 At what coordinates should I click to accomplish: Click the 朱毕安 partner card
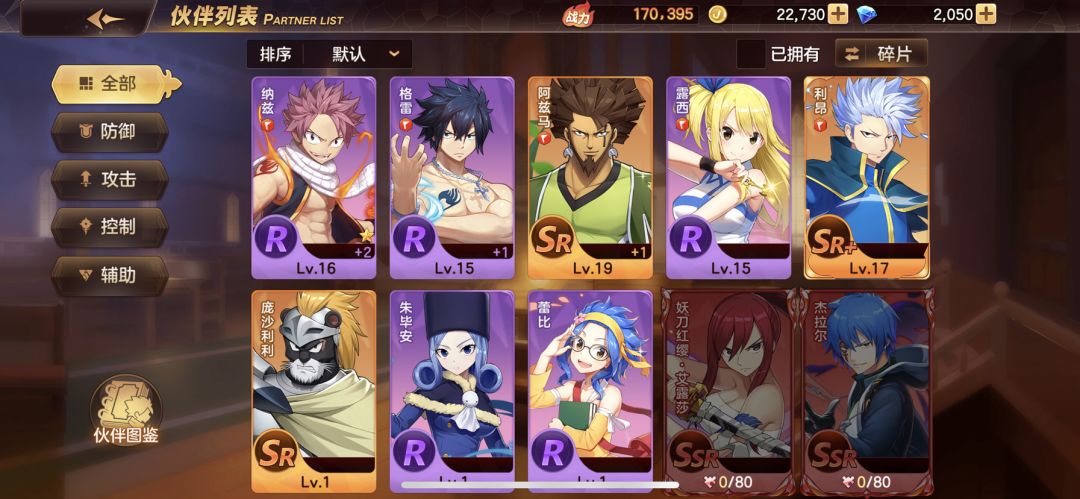point(452,390)
